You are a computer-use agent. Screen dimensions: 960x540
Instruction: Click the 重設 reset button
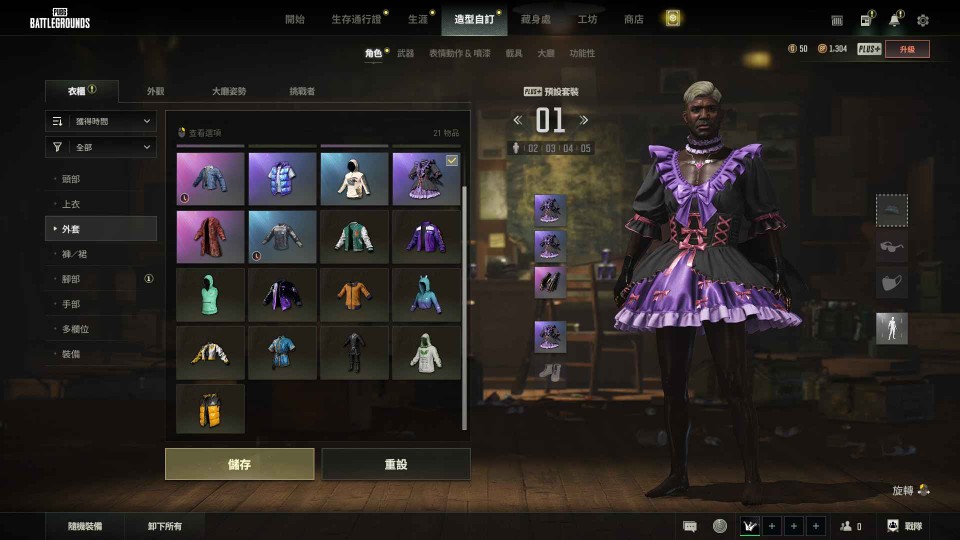point(395,464)
